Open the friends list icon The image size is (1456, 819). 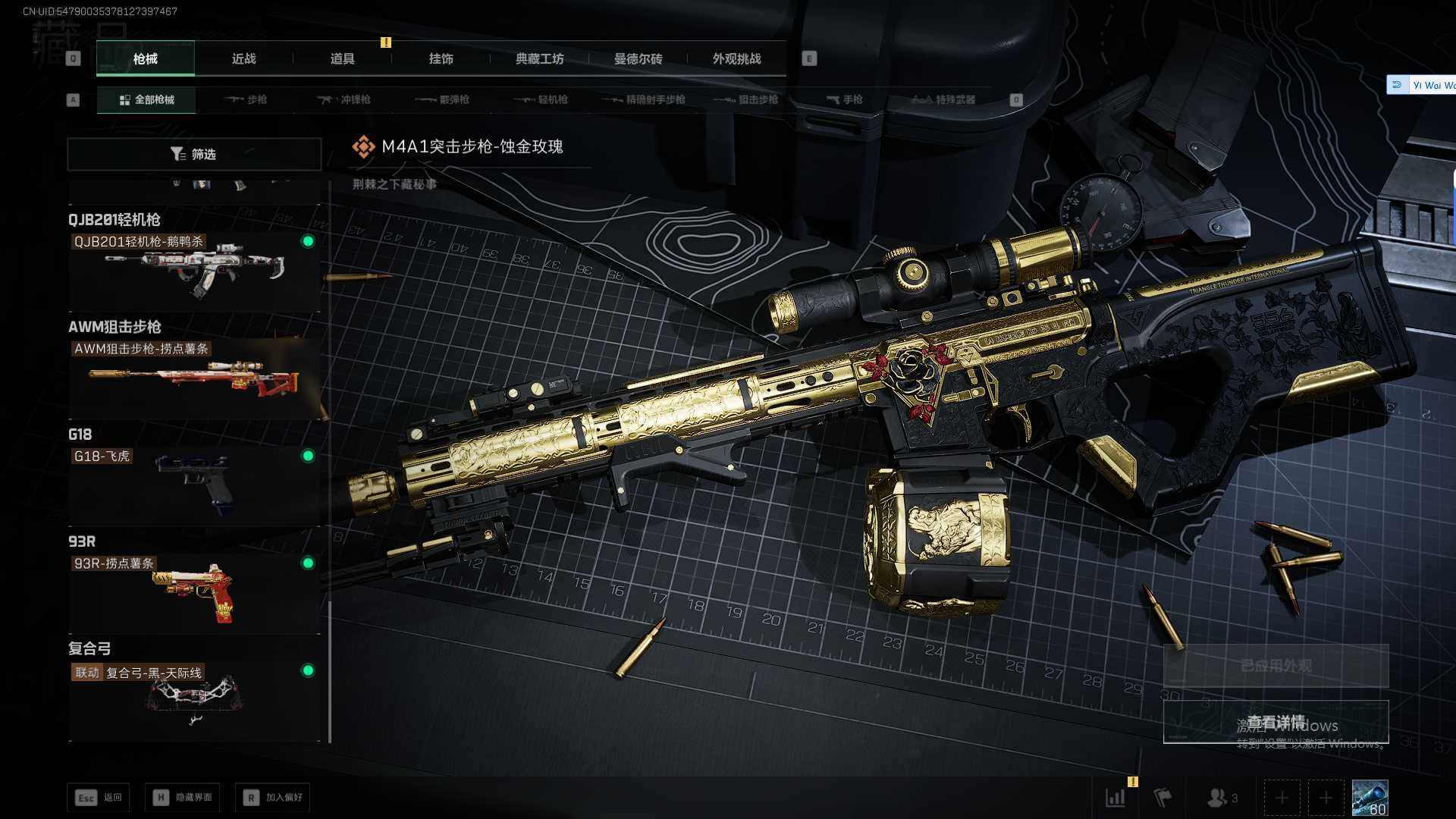pos(1222,798)
